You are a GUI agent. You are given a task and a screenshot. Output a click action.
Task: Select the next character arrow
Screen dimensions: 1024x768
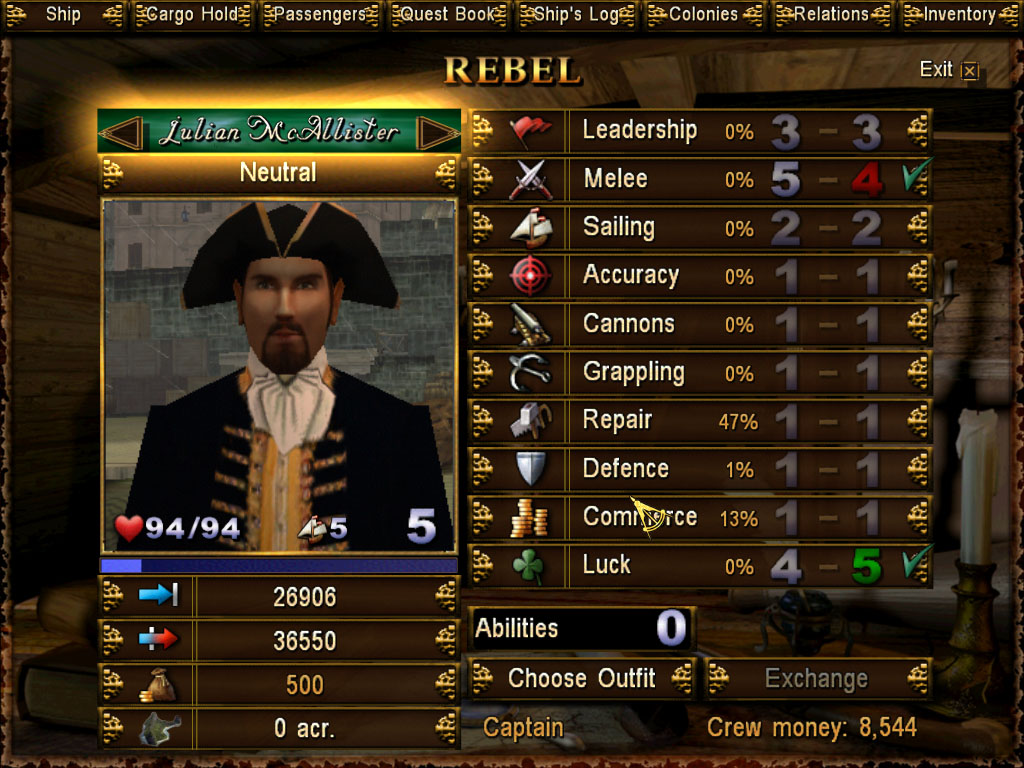click(437, 131)
